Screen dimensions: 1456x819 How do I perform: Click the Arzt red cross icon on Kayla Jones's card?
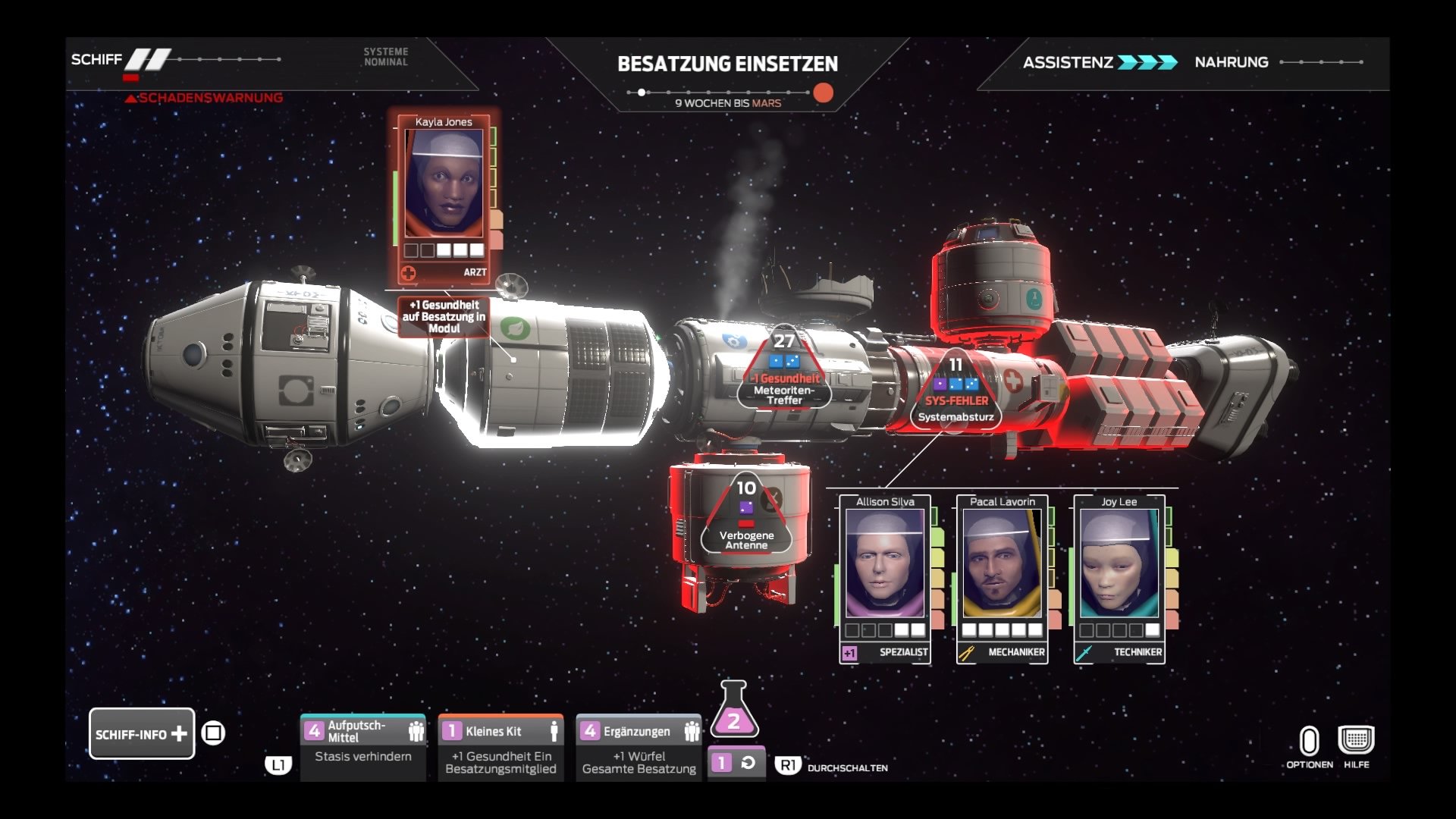(408, 272)
